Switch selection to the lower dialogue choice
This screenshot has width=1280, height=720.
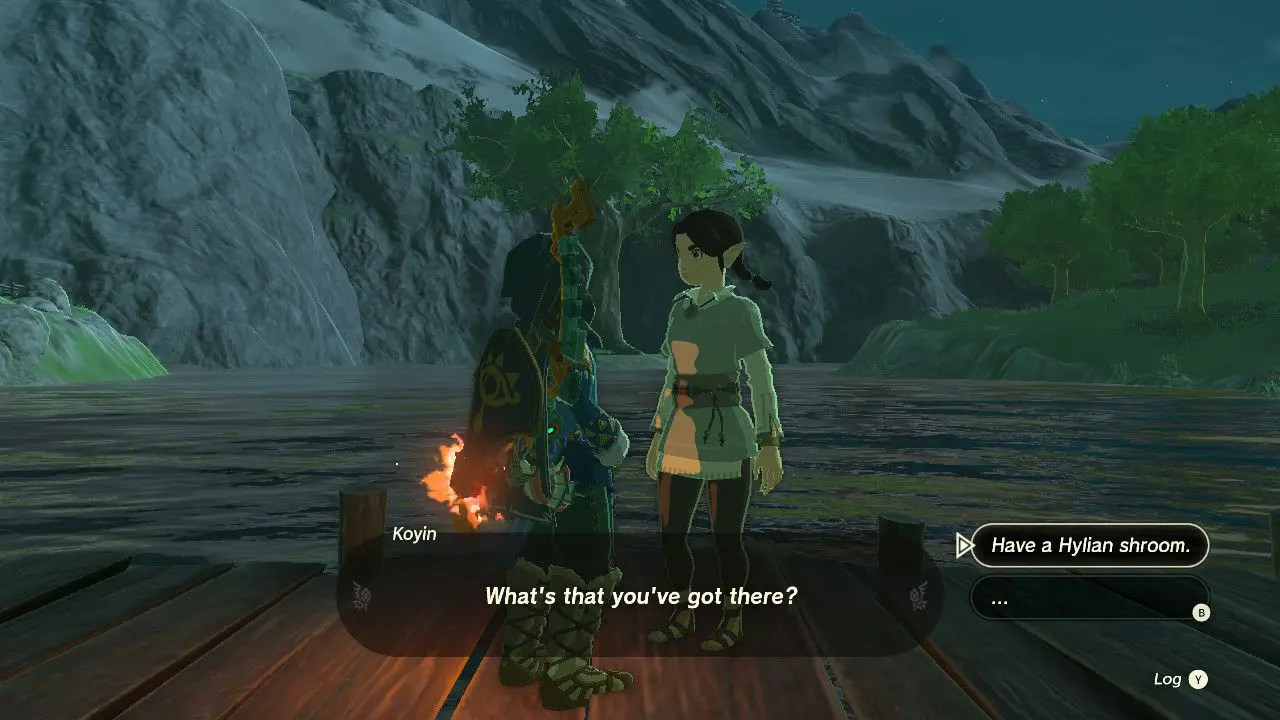click(x=1089, y=599)
